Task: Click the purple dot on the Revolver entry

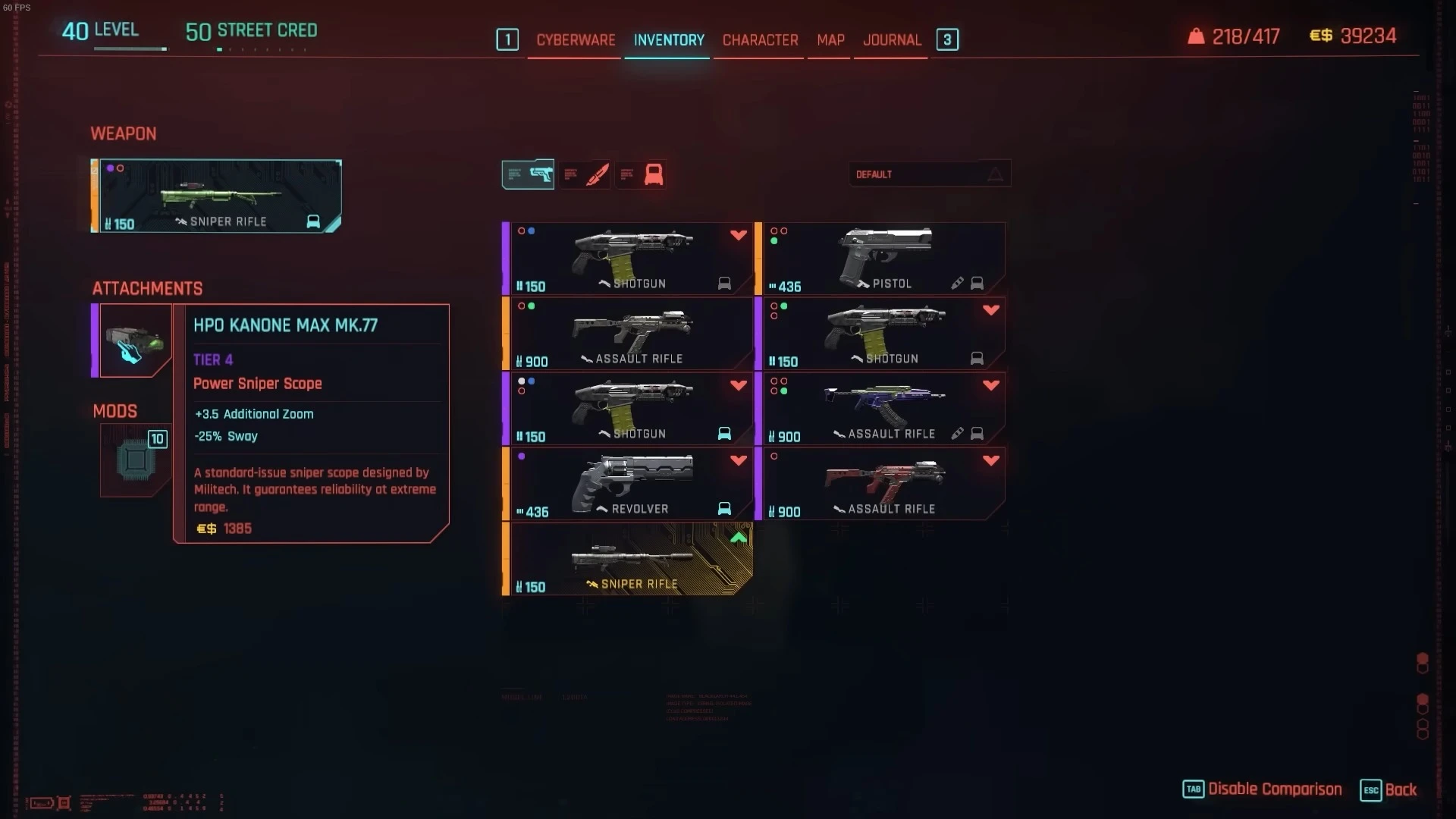Action: [522, 455]
